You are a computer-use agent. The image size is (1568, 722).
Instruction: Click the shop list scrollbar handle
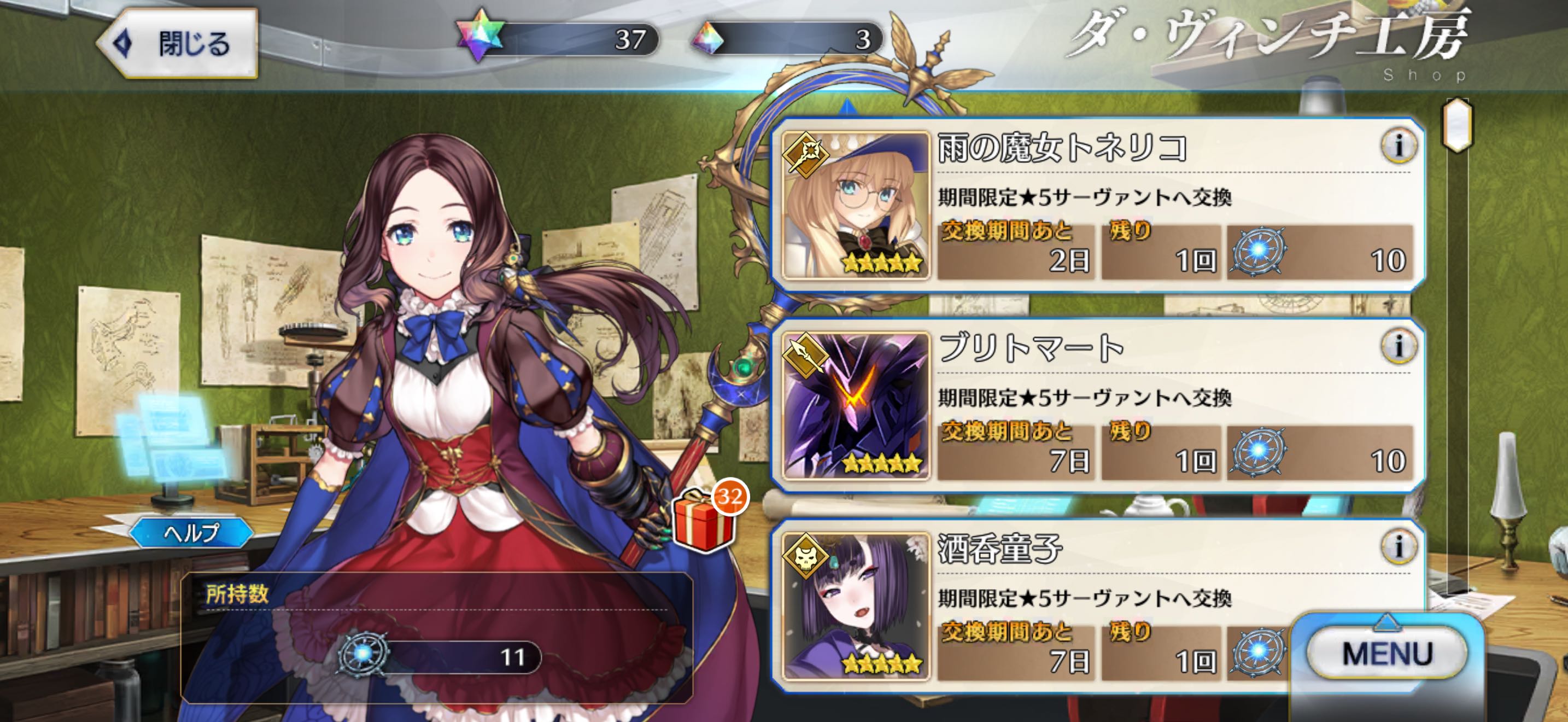(1457, 126)
